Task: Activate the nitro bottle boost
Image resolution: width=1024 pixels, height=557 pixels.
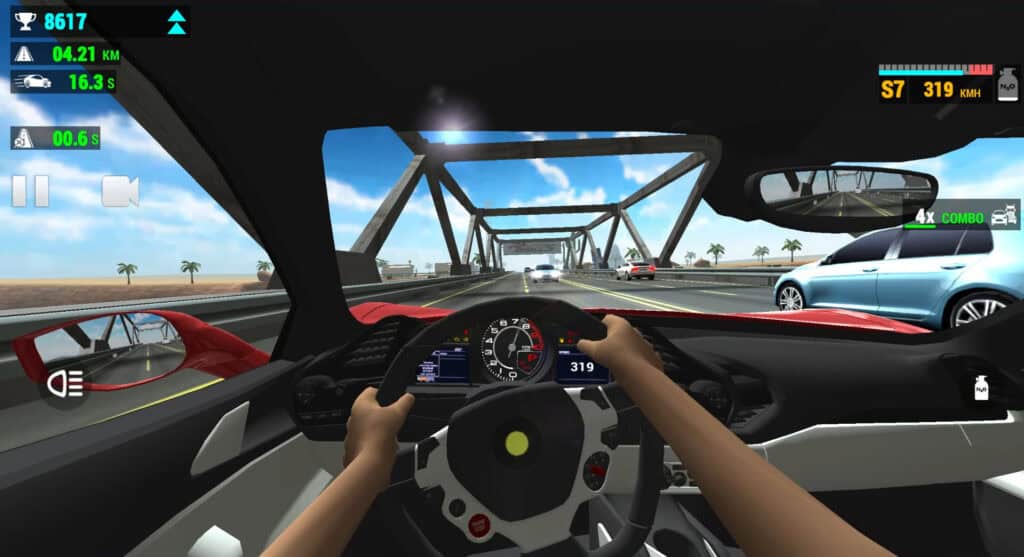Action: (x=981, y=387)
